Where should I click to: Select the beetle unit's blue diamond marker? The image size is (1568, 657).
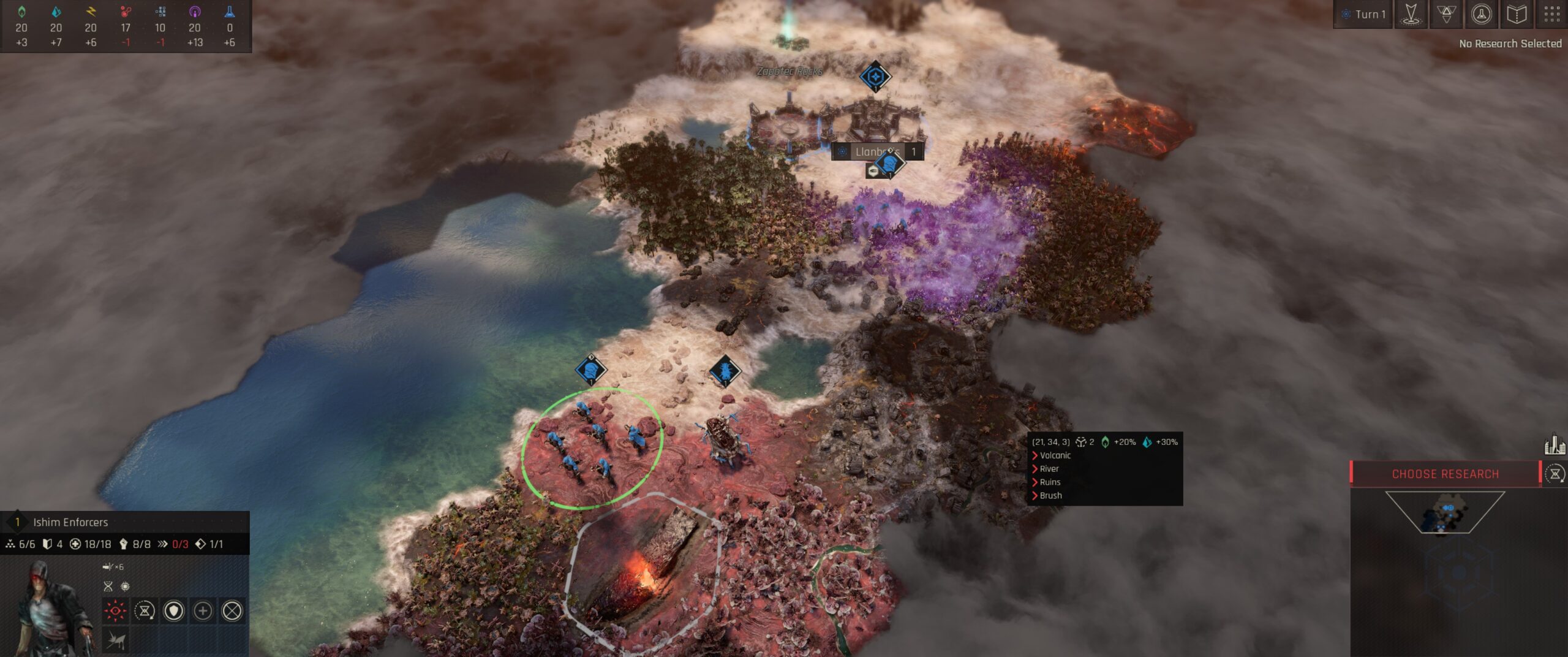725,371
